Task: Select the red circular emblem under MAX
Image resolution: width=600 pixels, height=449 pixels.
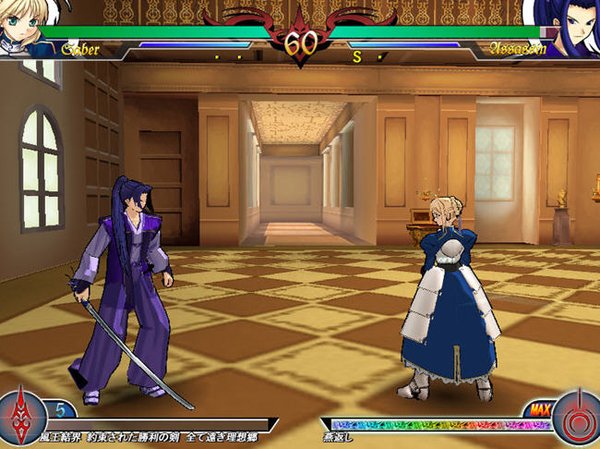Action: [577, 416]
